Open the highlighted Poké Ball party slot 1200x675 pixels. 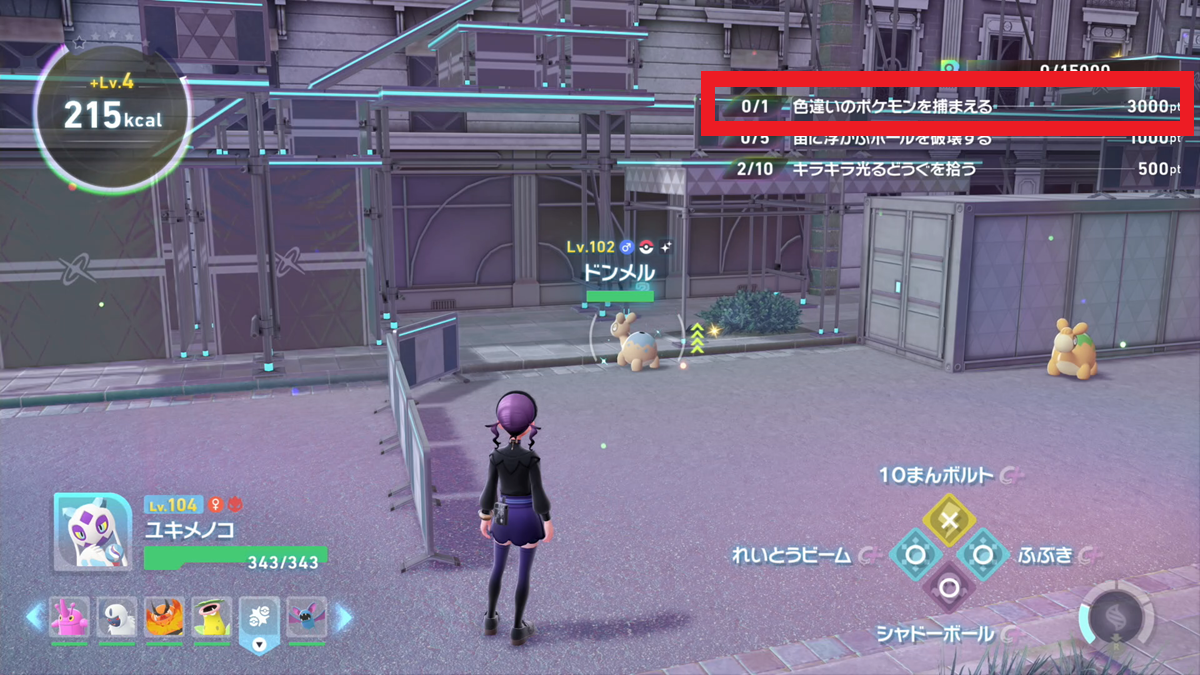[259, 619]
